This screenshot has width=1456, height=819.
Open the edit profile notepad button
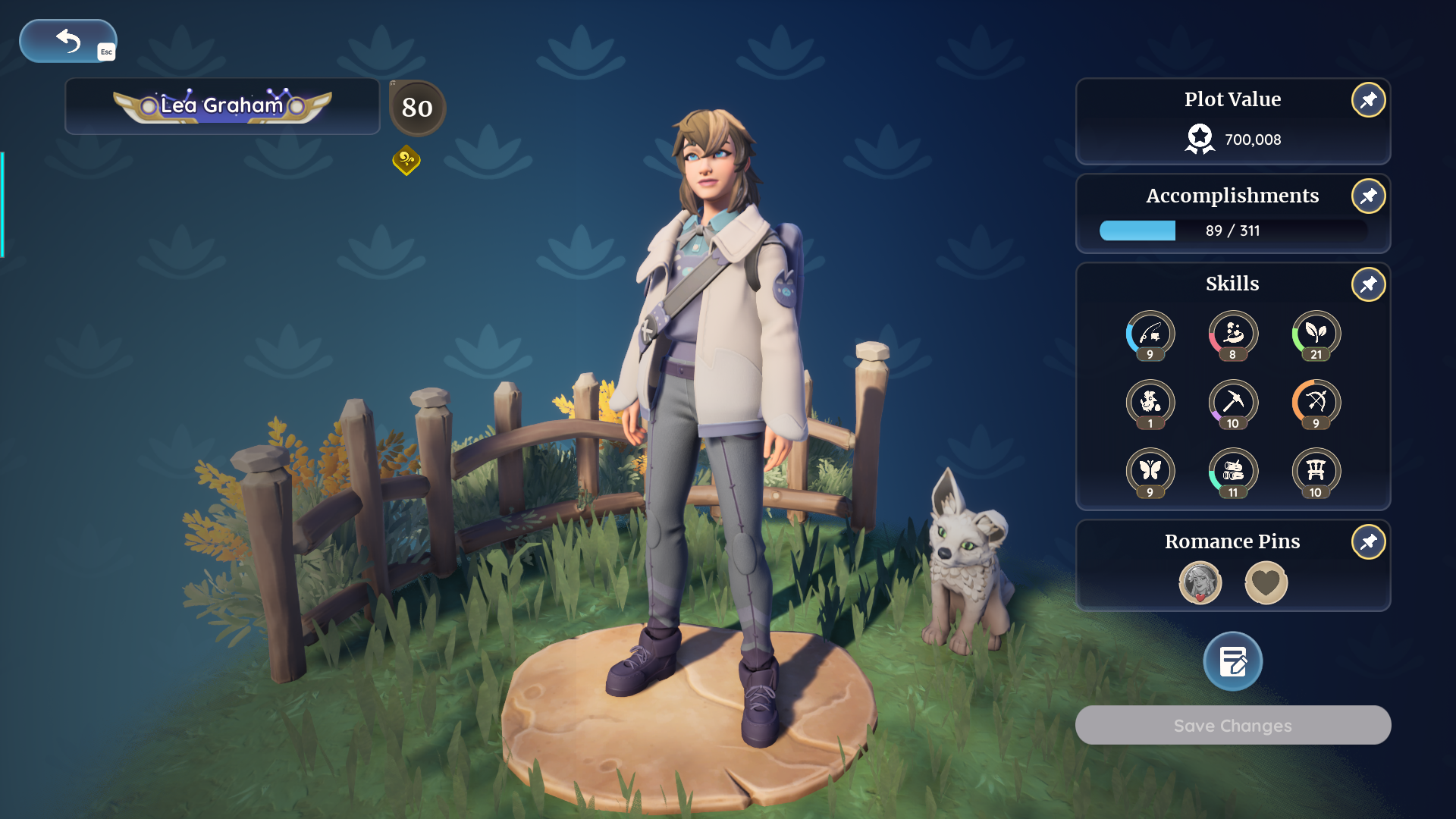click(x=1232, y=661)
